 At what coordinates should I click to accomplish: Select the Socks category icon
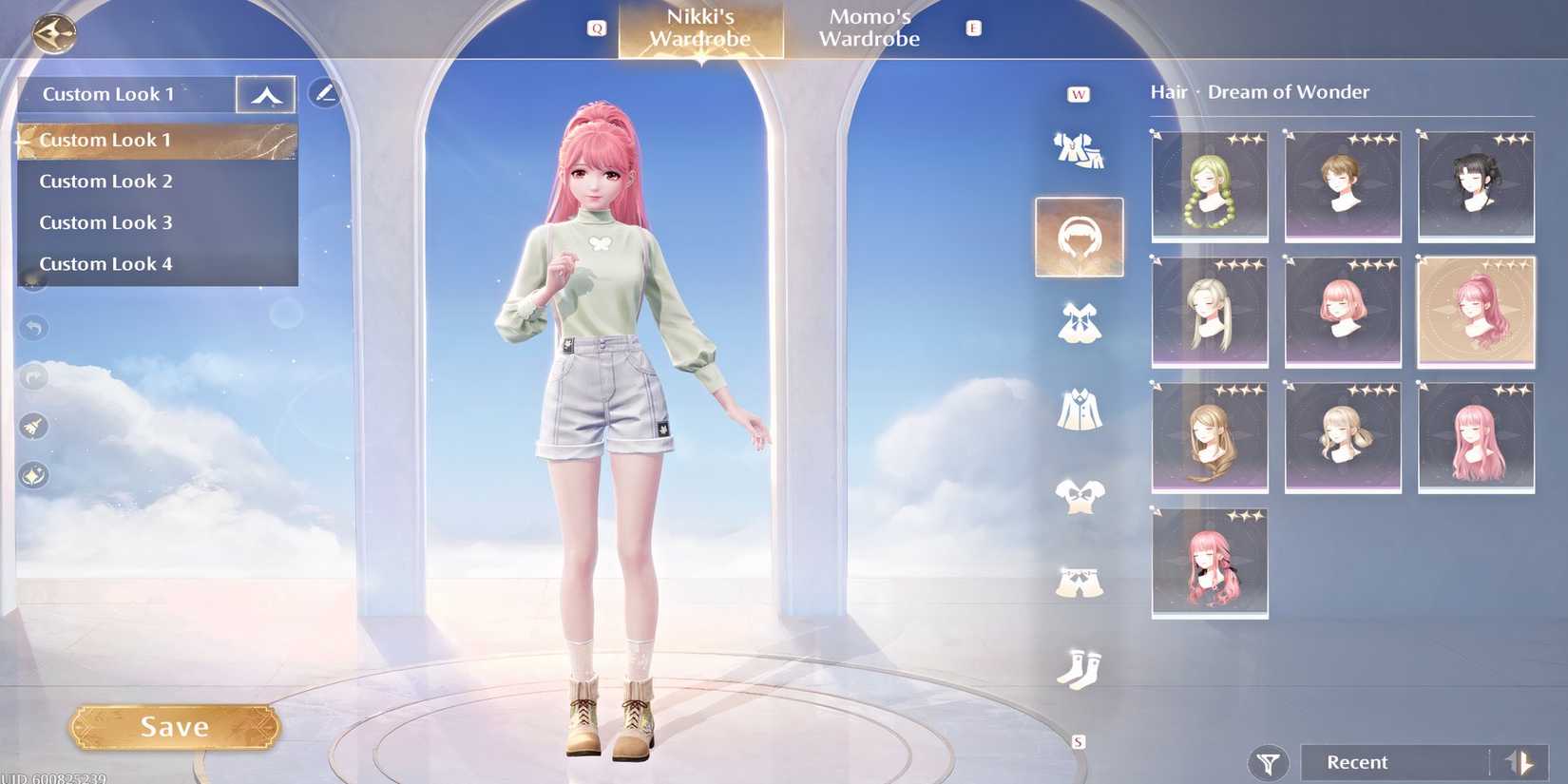(x=1079, y=670)
